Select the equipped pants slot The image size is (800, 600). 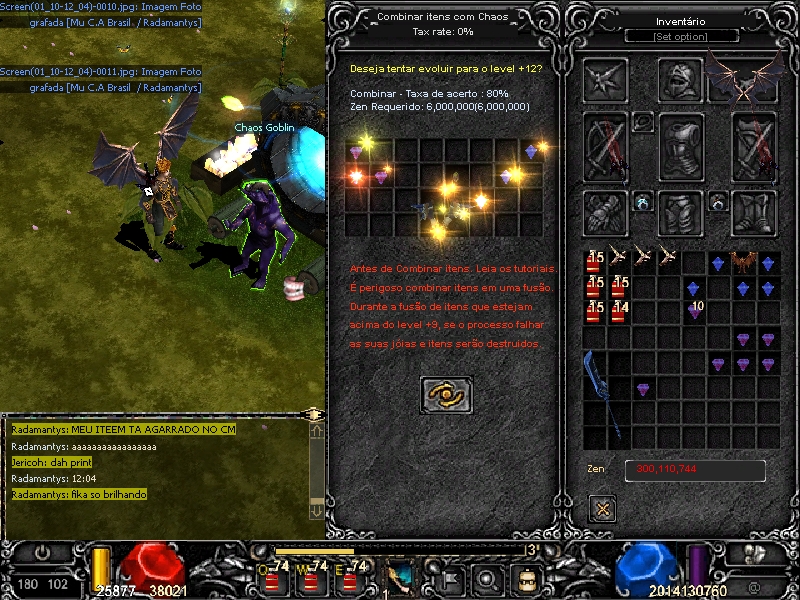(681, 212)
